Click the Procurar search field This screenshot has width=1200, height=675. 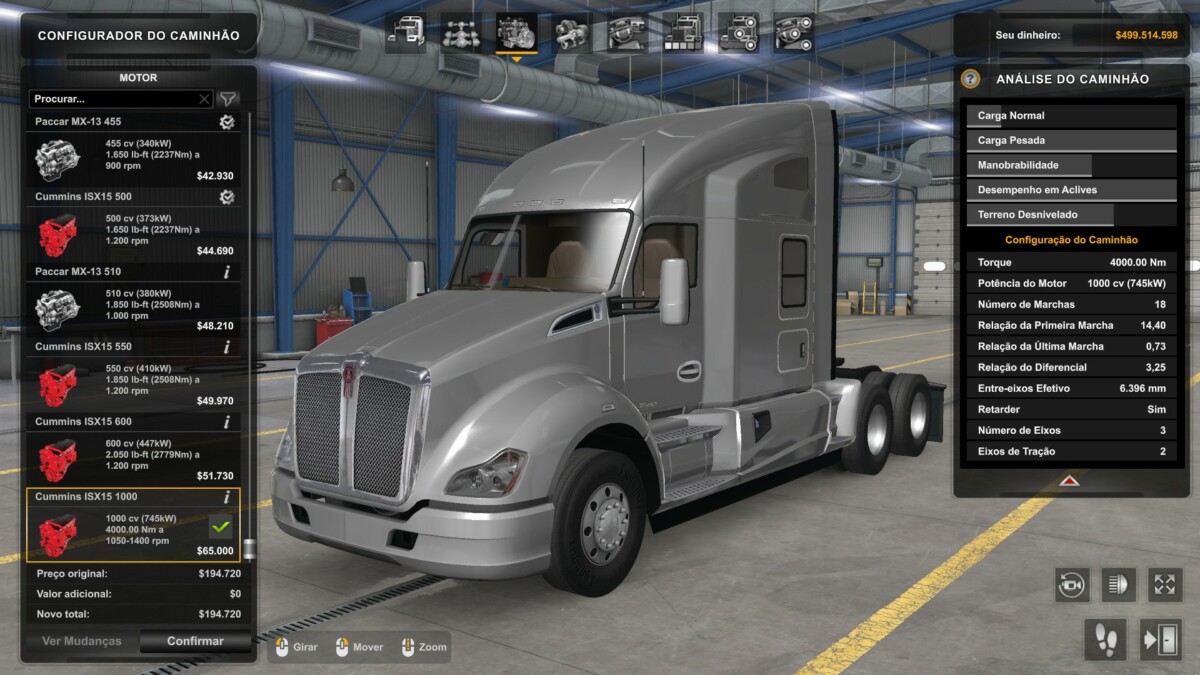tap(113, 99)
